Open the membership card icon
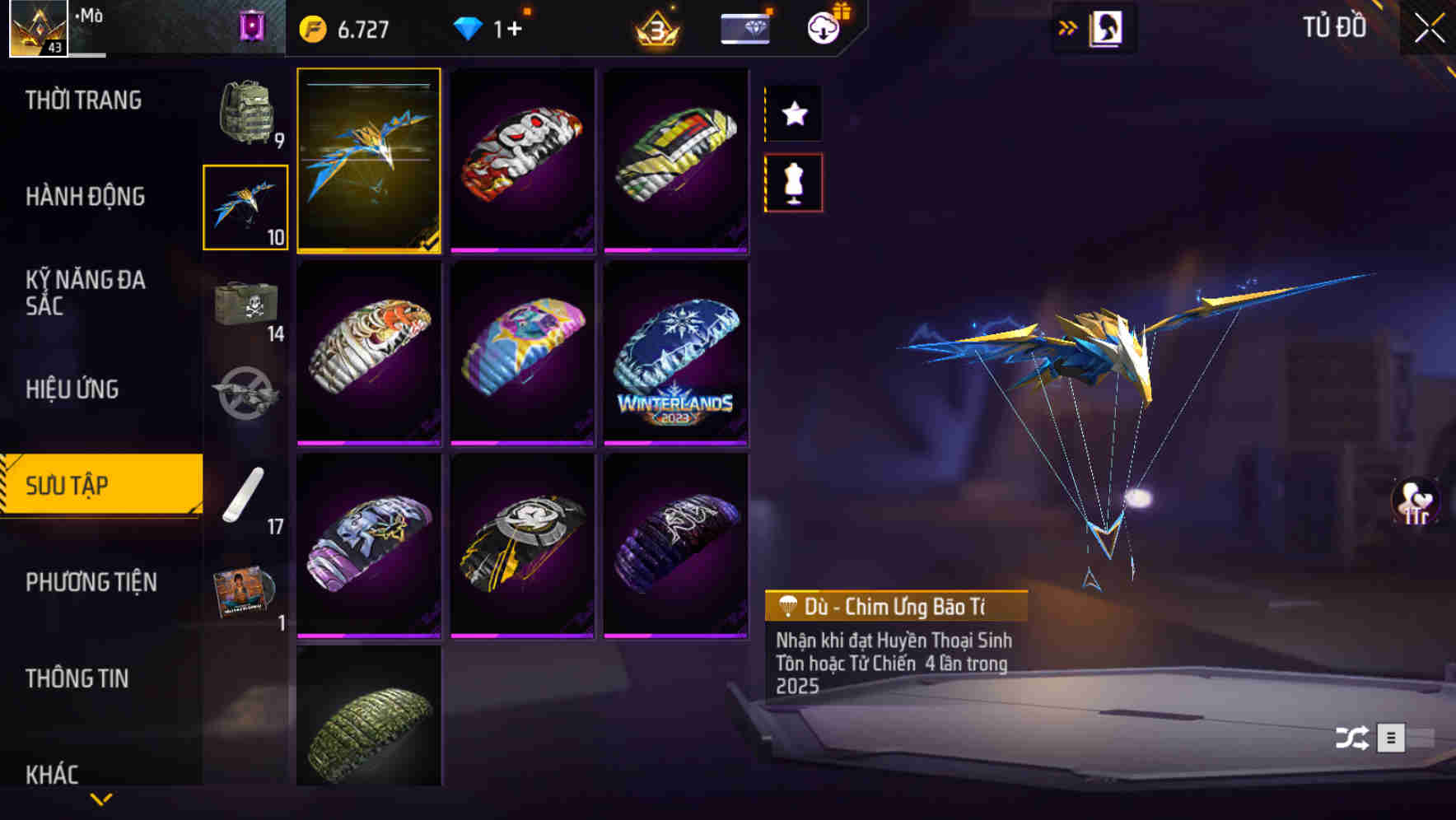The image size is (1456, 820). click(744, 27)
